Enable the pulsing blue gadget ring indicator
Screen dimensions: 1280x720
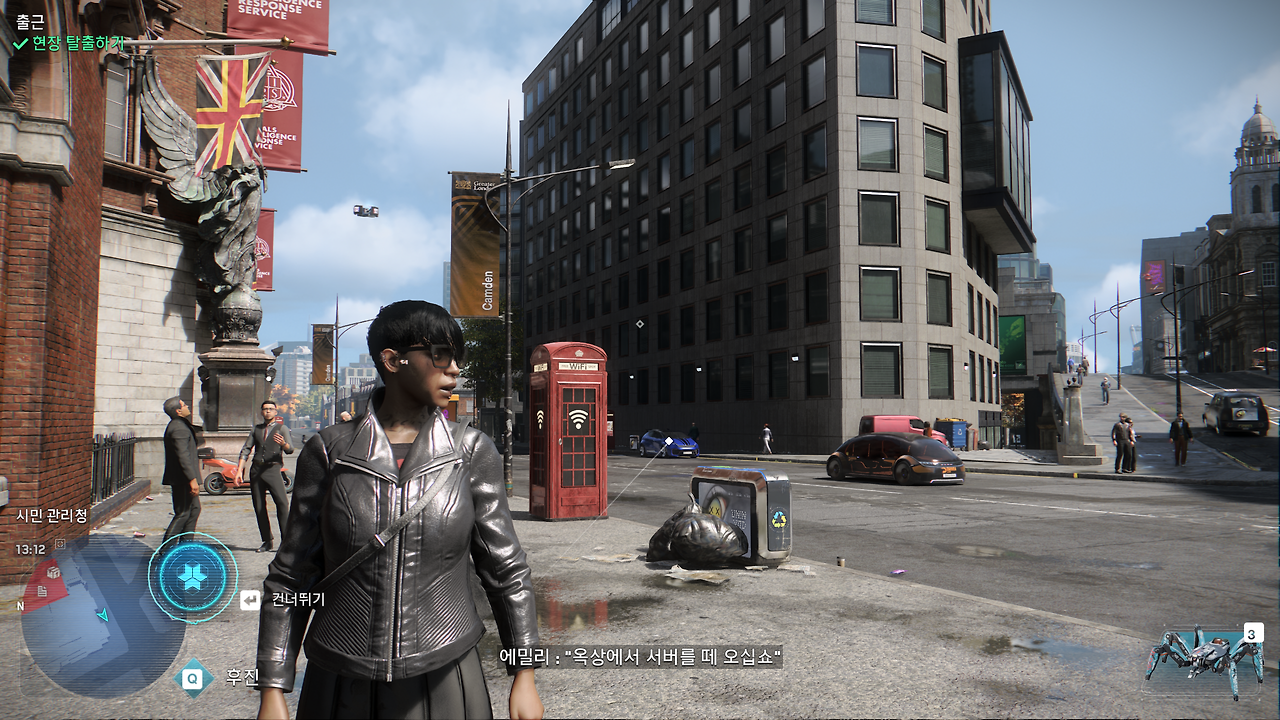coord(193,578)
